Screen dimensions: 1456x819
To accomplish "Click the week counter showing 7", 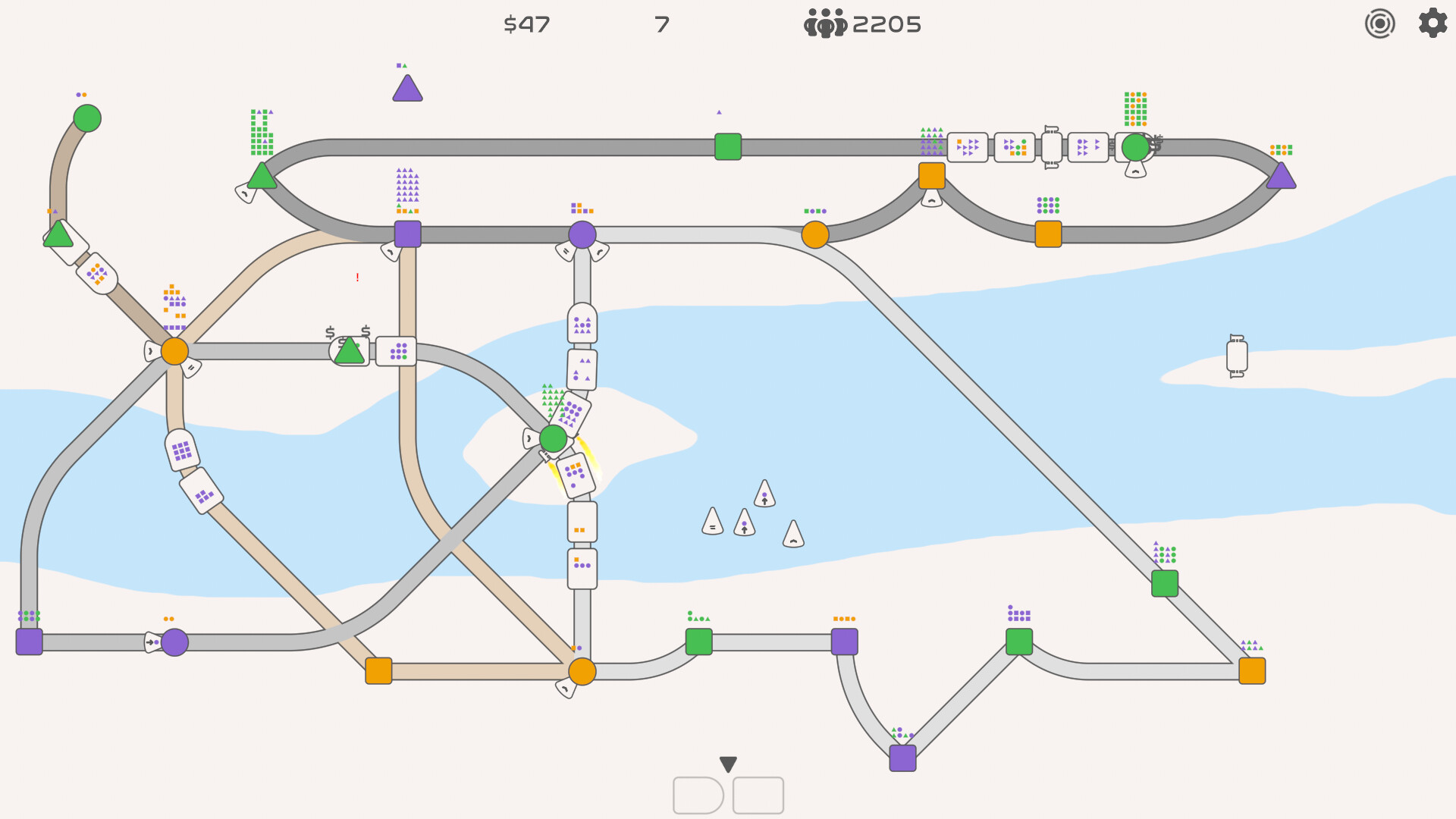I will [661, 24].
